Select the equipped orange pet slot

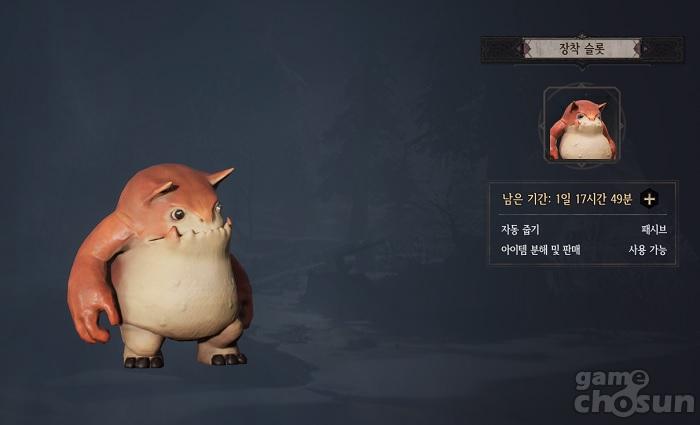click(x=581, y=125)
